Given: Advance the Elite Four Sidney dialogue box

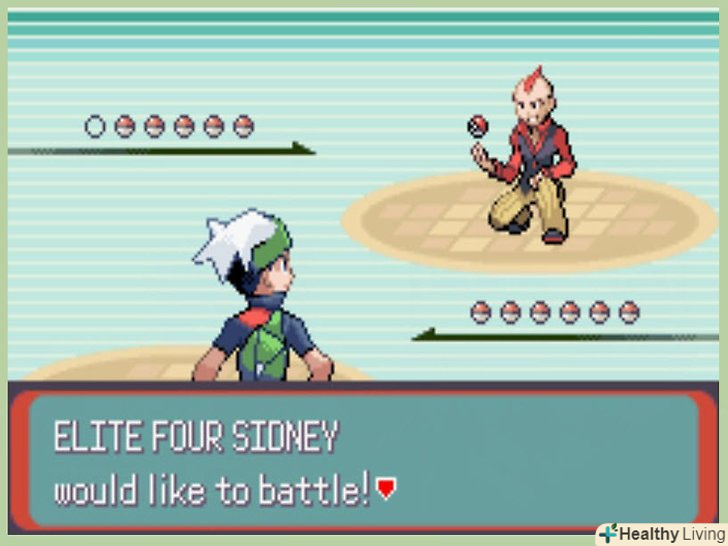Looking at the screenshot, I should click(363, 461).
